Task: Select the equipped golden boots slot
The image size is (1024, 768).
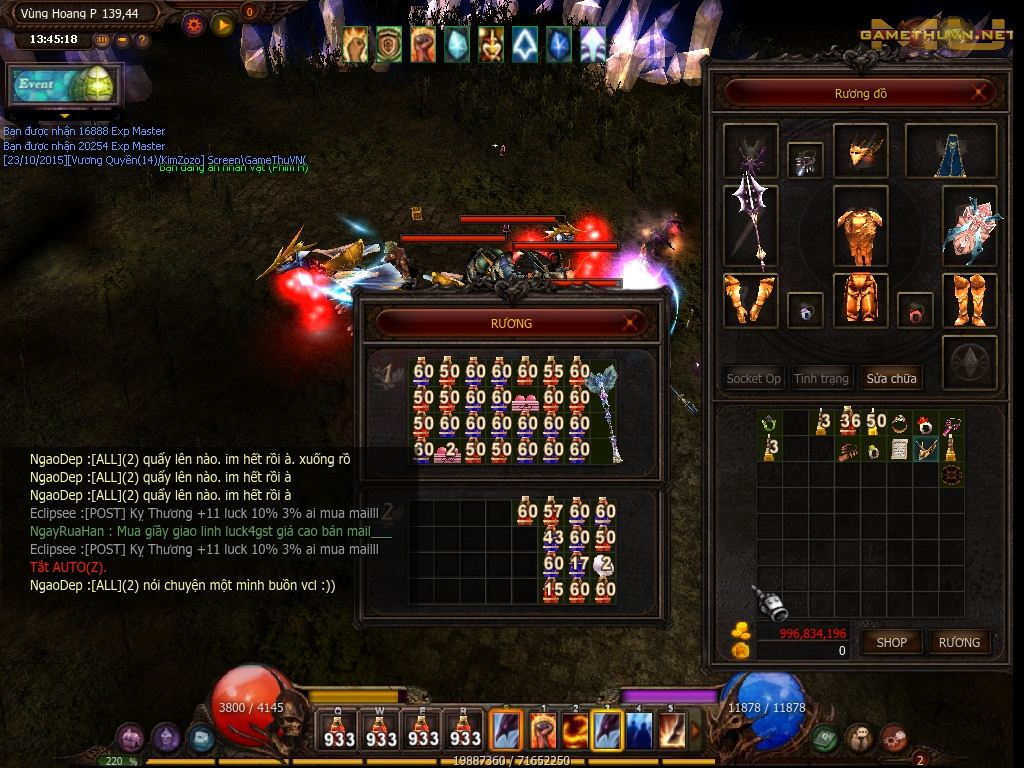Action: coord(968,300)
